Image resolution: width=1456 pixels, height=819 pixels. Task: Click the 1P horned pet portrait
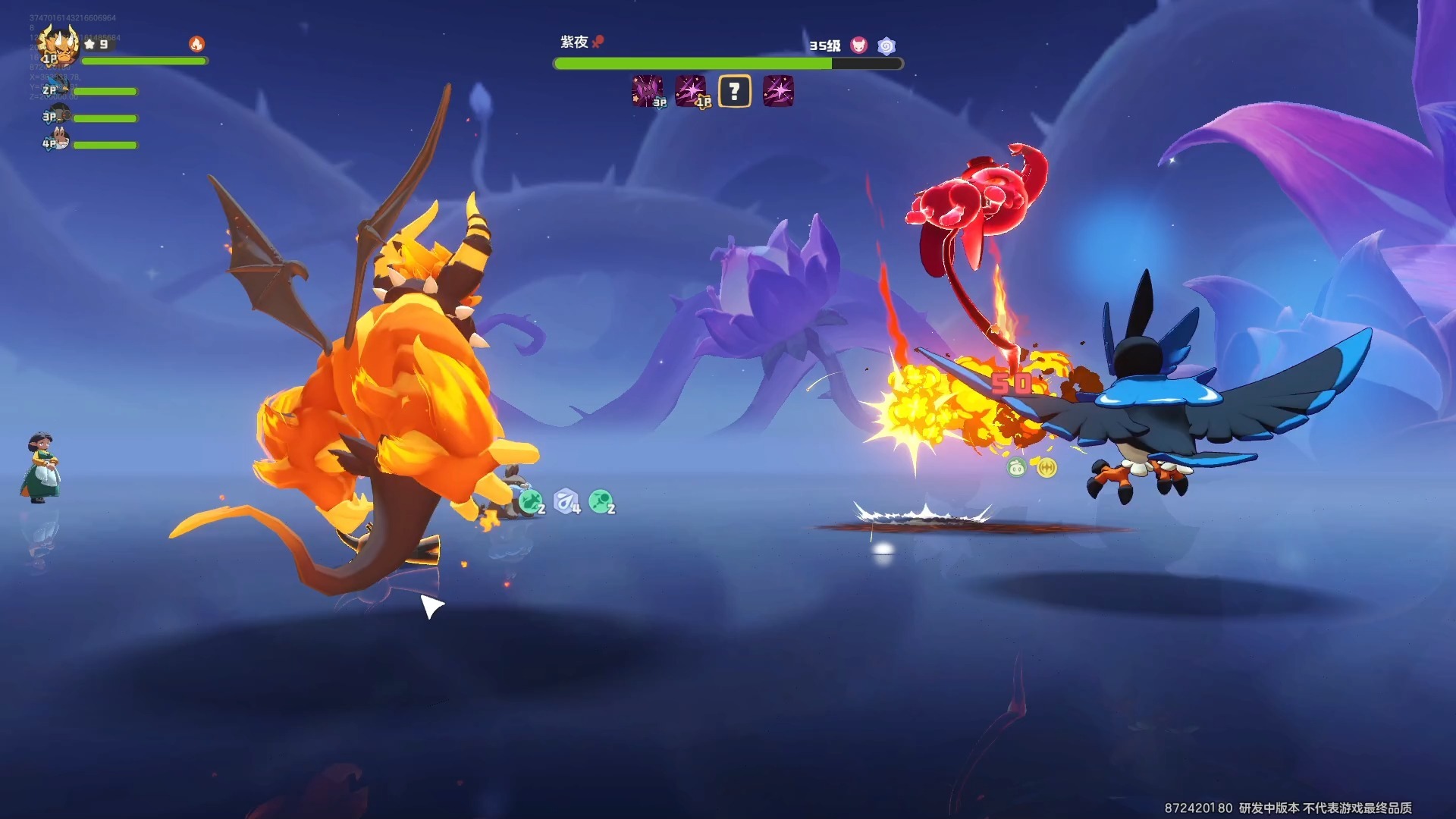click(x=59, y=45)
